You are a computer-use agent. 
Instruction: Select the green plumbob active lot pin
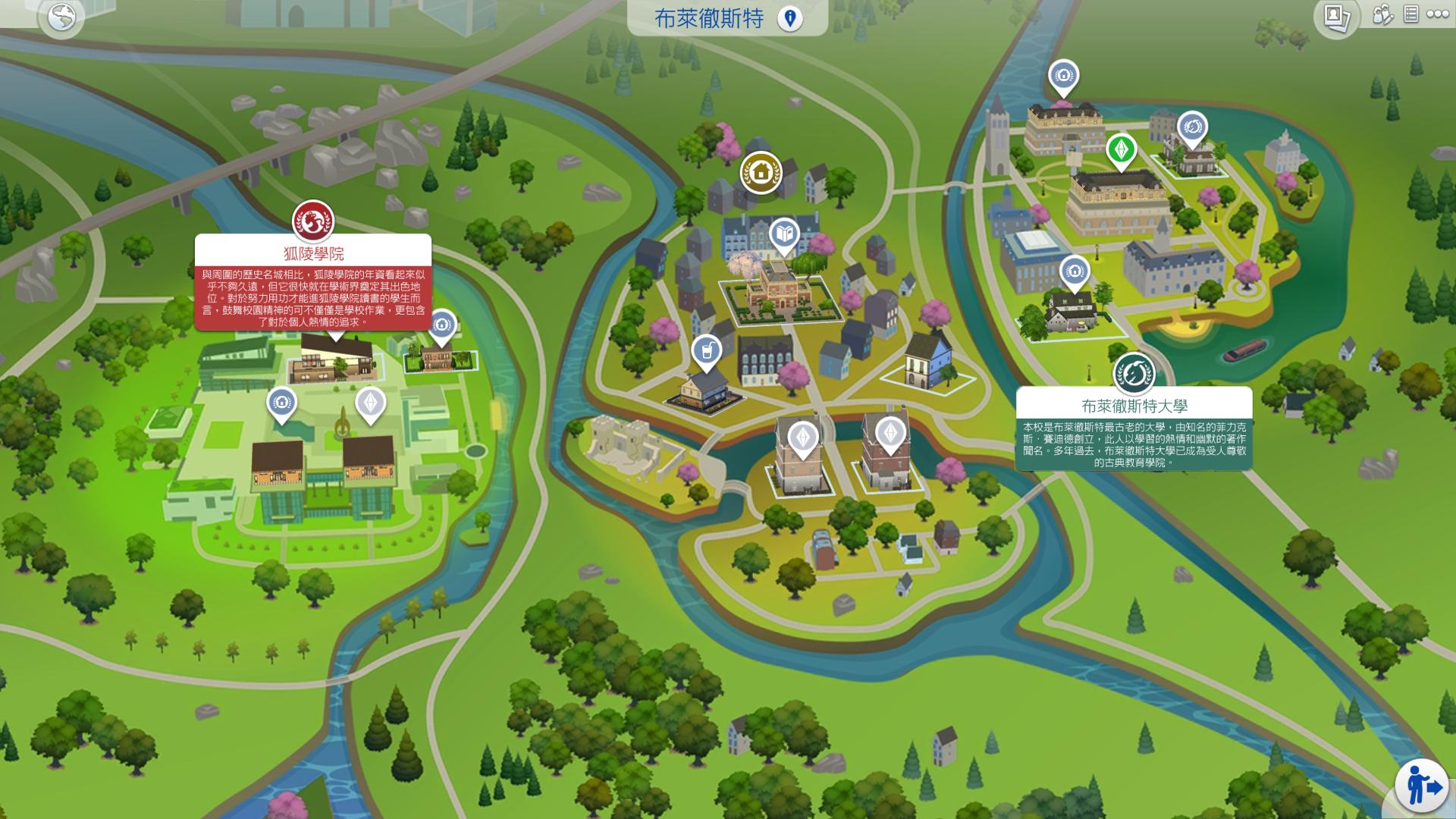1121,149
